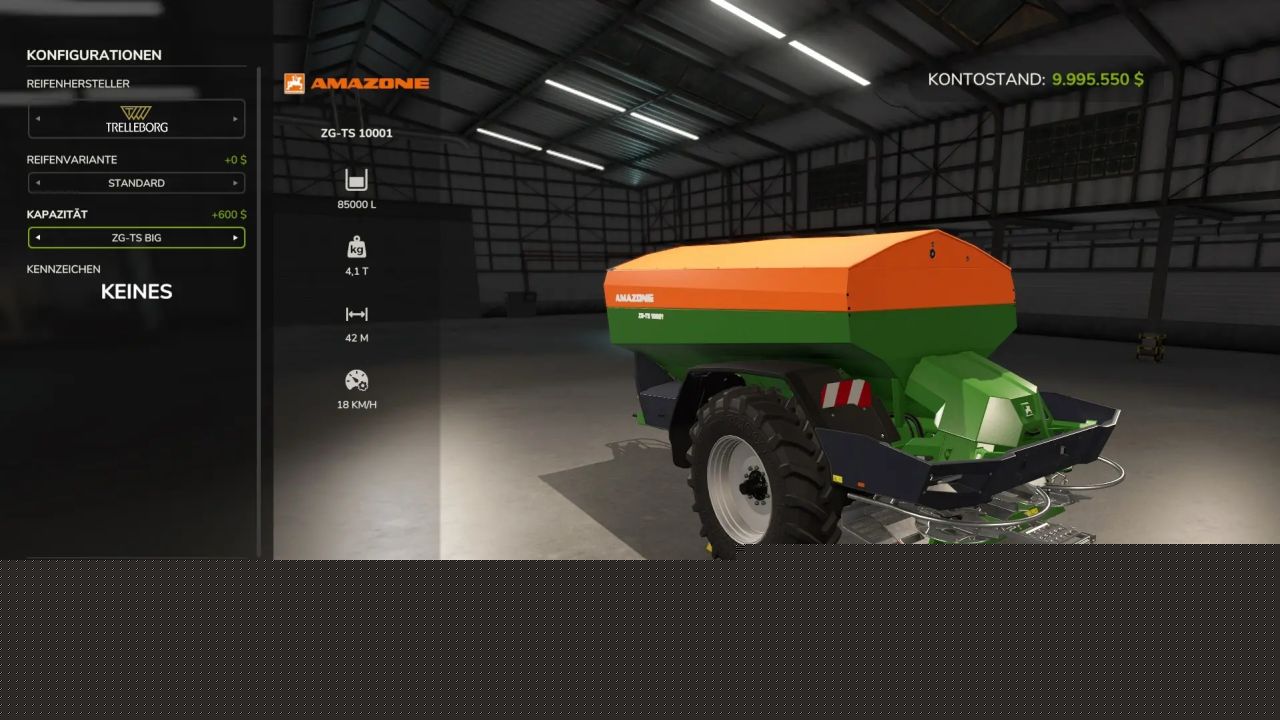Switch to the next tire manufacturer after Trelleborg
Screen dimensions: 1280x720
tap(236, 119)
